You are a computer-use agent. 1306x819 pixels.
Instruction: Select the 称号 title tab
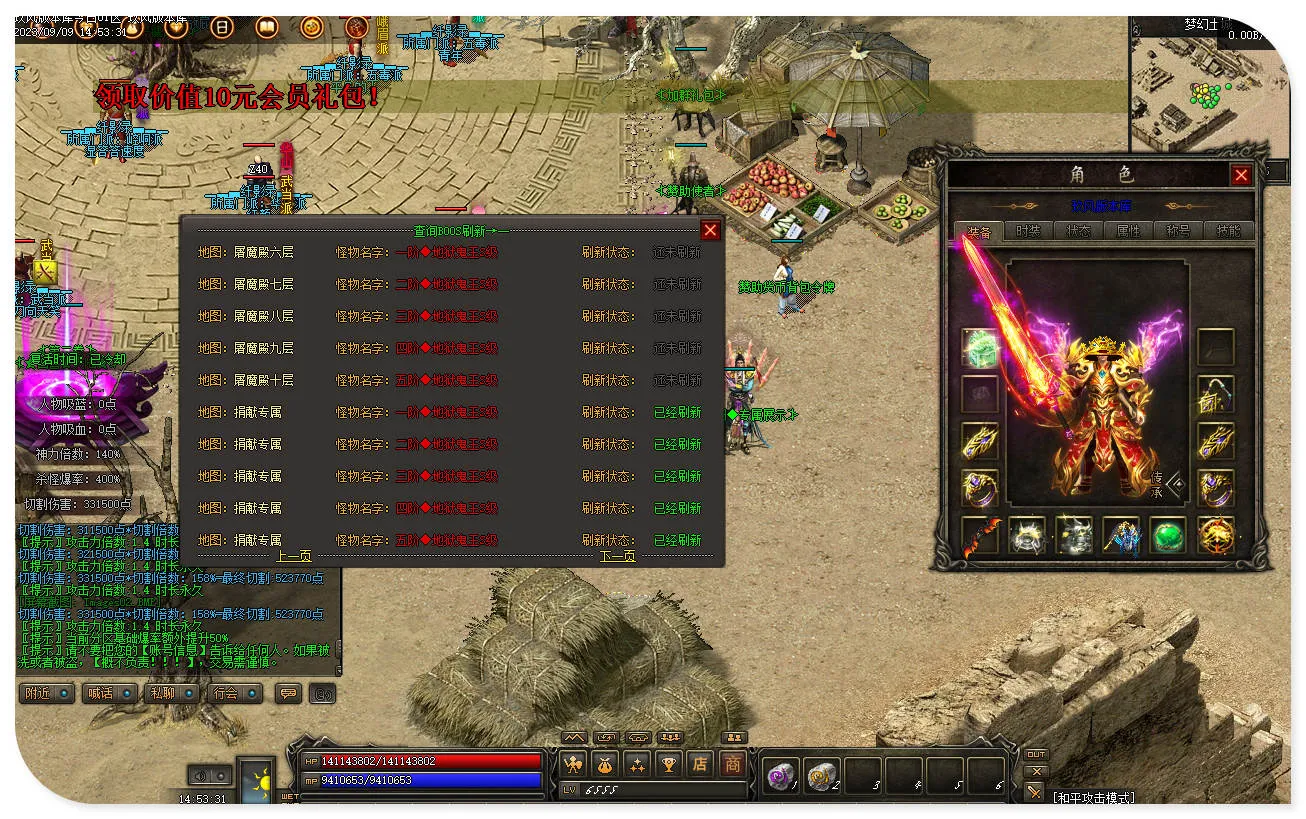[1179, 231]
